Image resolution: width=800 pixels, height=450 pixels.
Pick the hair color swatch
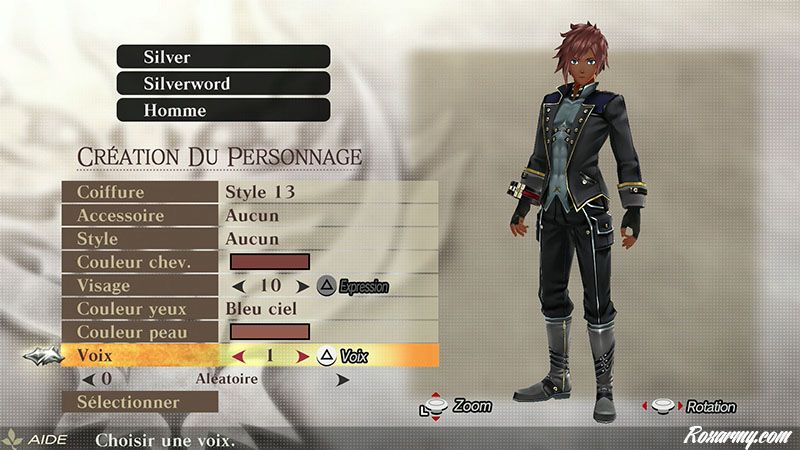(269, 263)
